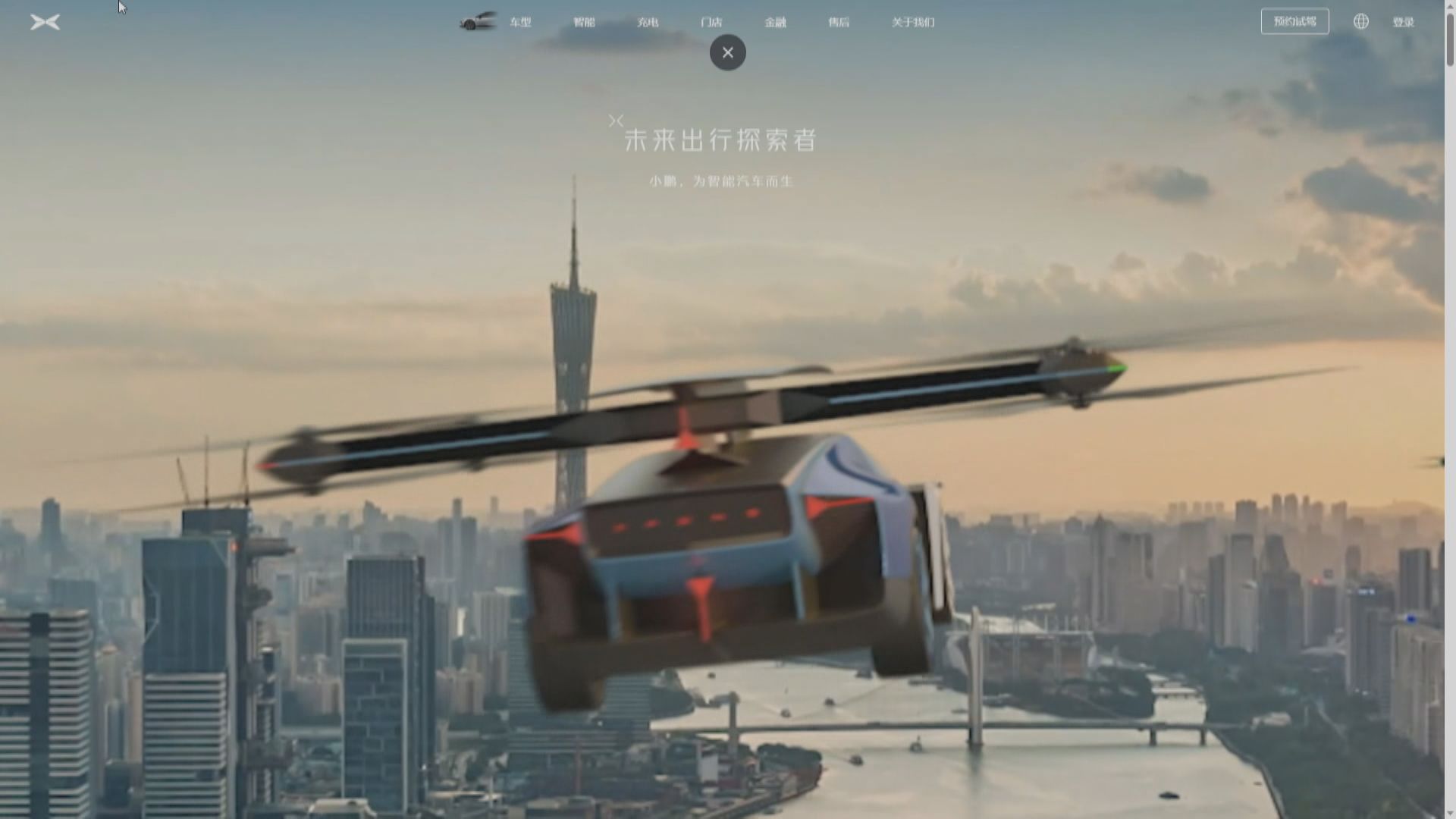This screenshot has height=819, width=1456.
Task: Expand the 充电 charging section
Action: 648,22
